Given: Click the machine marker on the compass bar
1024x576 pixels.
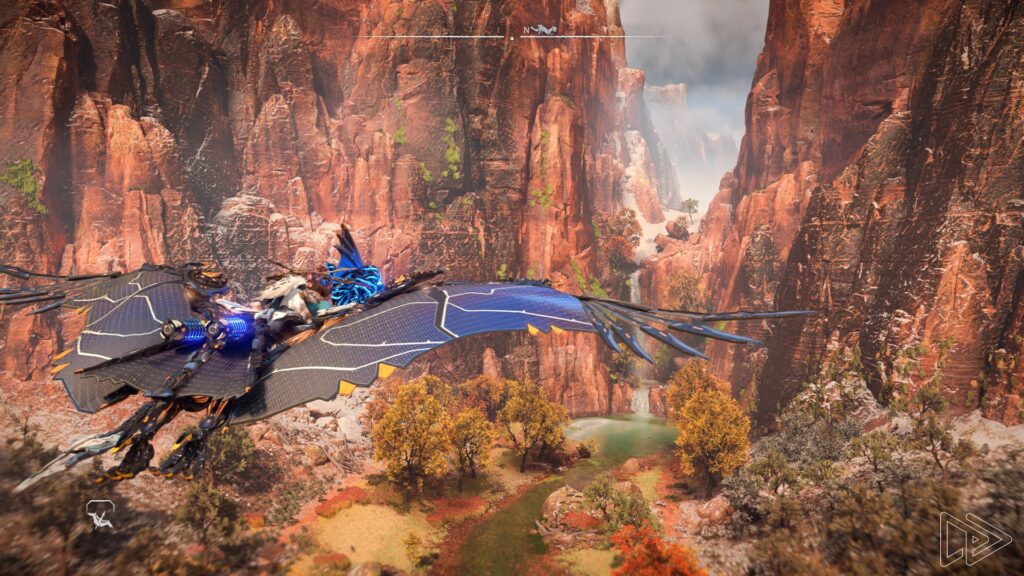Looking at the screenshot, I should click(x=546, y=30).
